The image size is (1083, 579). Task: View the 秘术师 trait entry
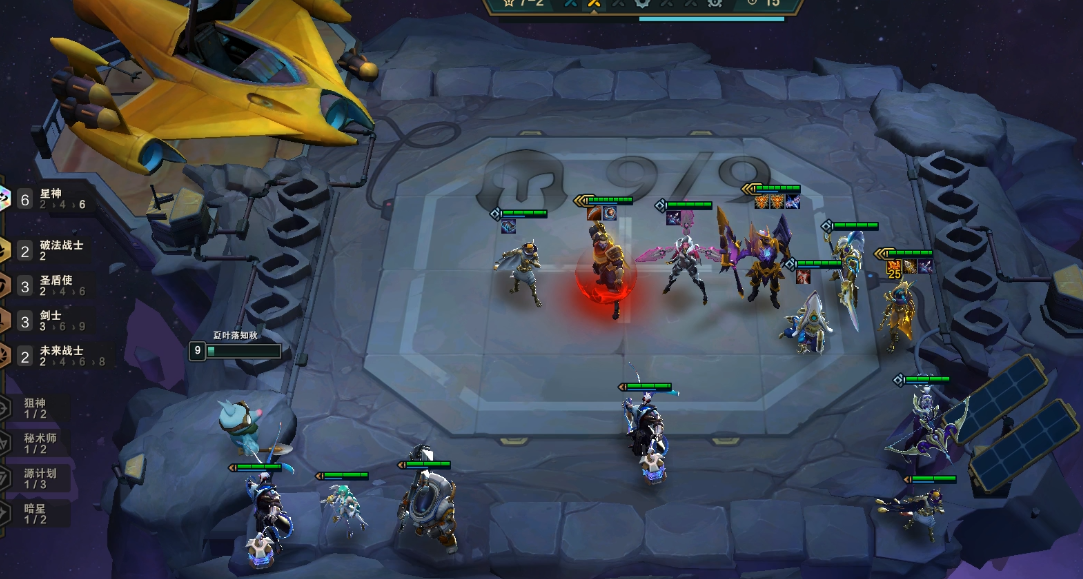coord(38,443)
